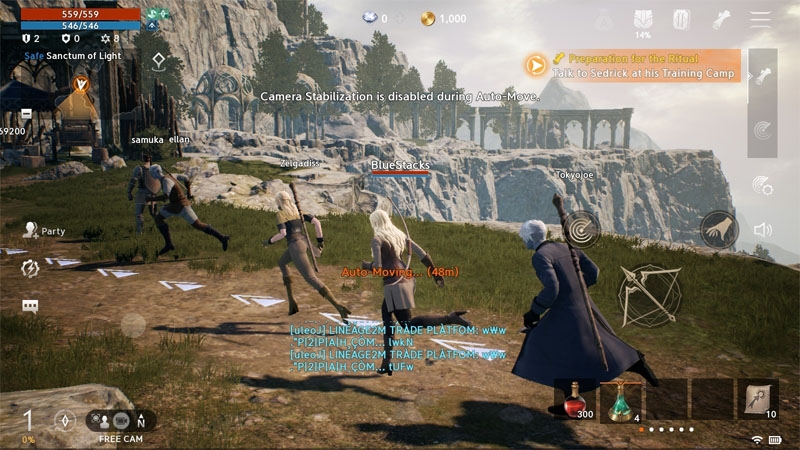Viewport: 800px width, 450px height.
Task: Open the location marker under Sanctum of Light
Action: tap(159, 62)
